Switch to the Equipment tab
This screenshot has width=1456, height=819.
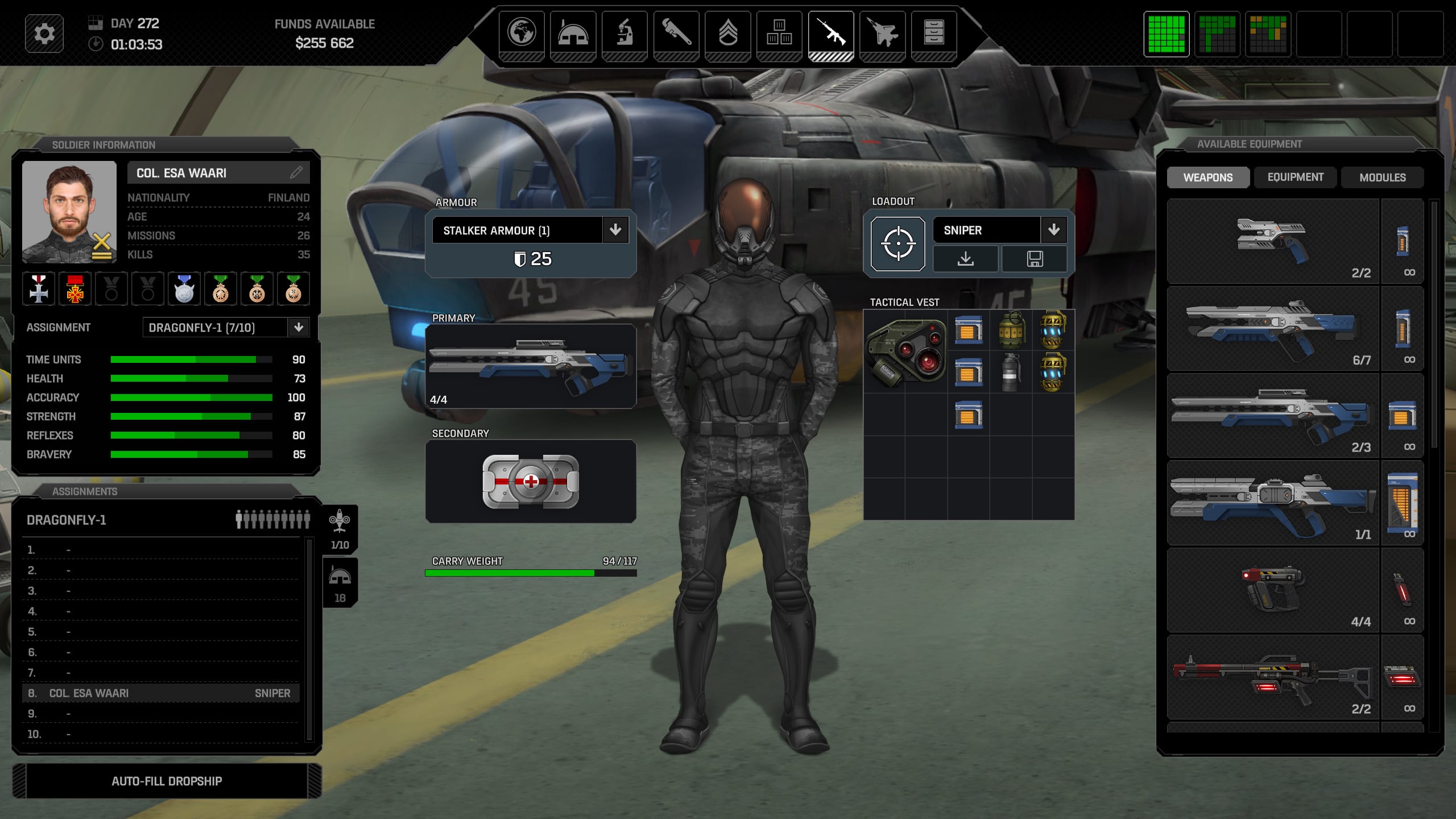(1295, 177)
